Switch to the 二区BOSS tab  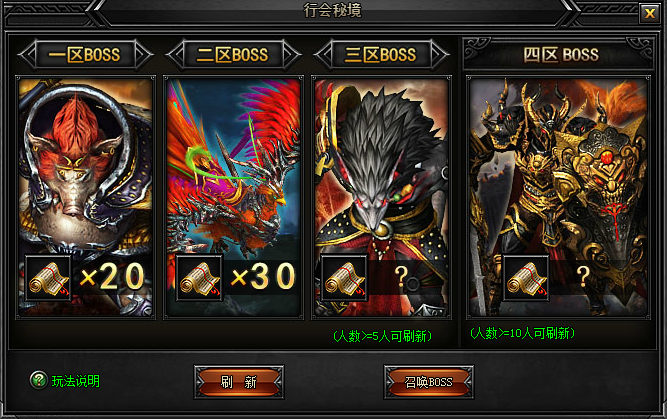[233, 54]
